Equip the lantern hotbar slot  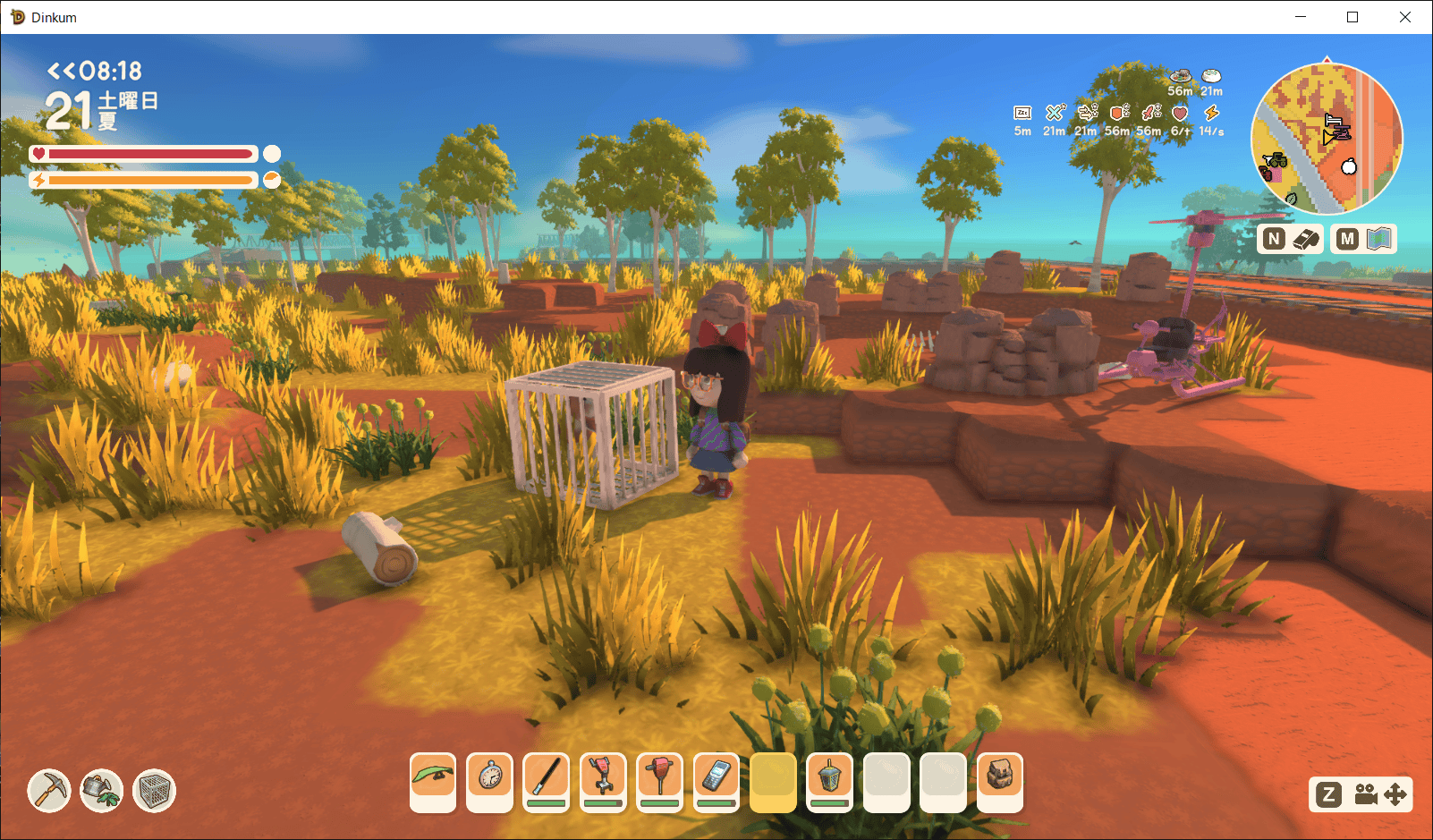point(829,780)
